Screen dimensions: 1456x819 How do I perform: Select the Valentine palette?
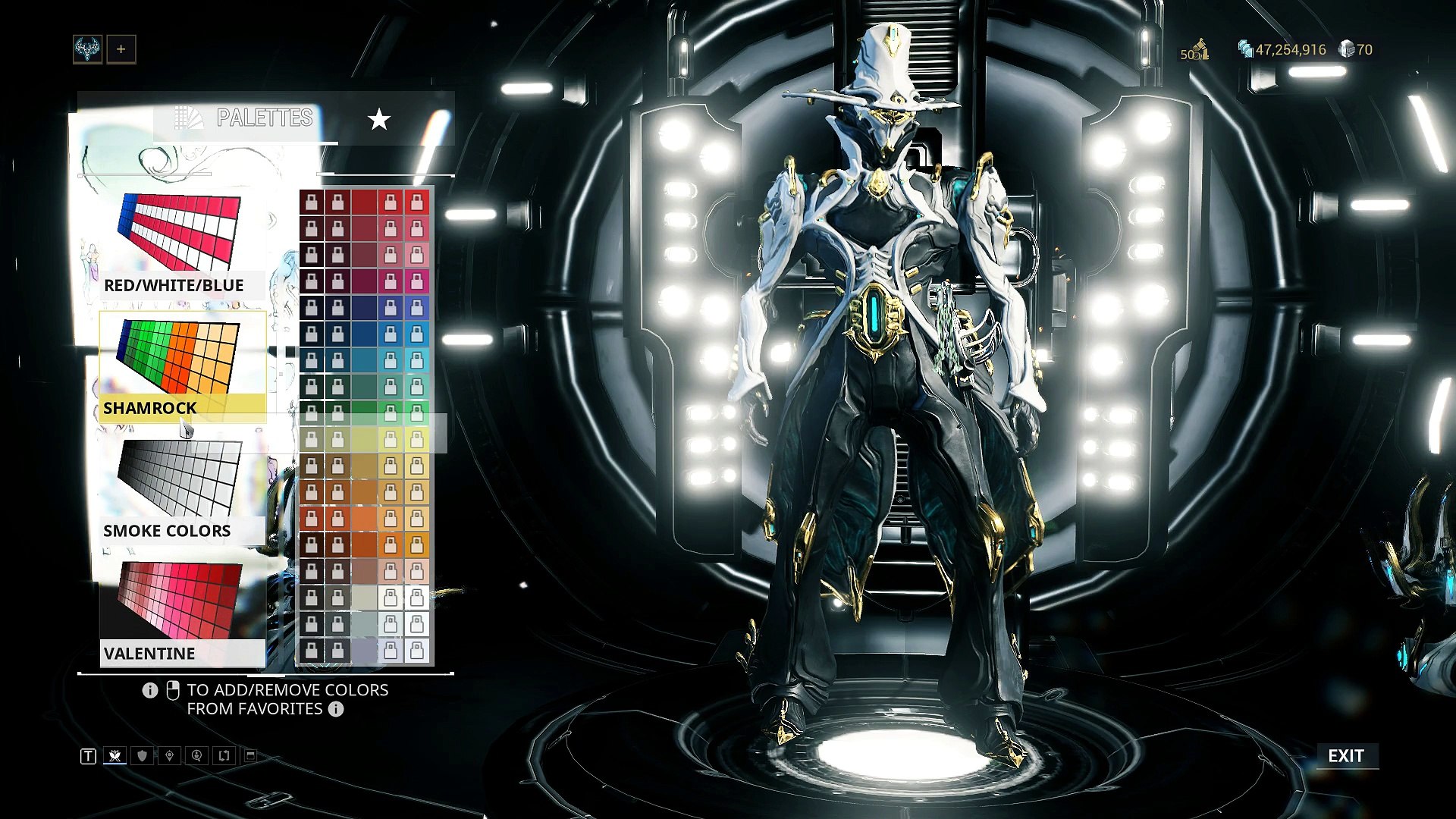pos(182,613)
